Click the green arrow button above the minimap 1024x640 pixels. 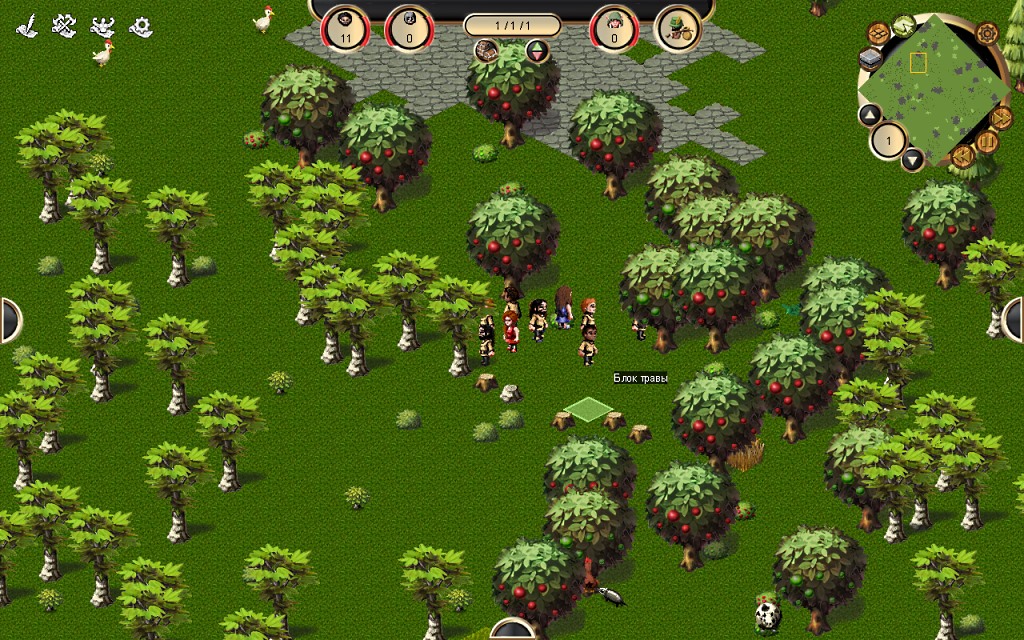tap(904, 23)
